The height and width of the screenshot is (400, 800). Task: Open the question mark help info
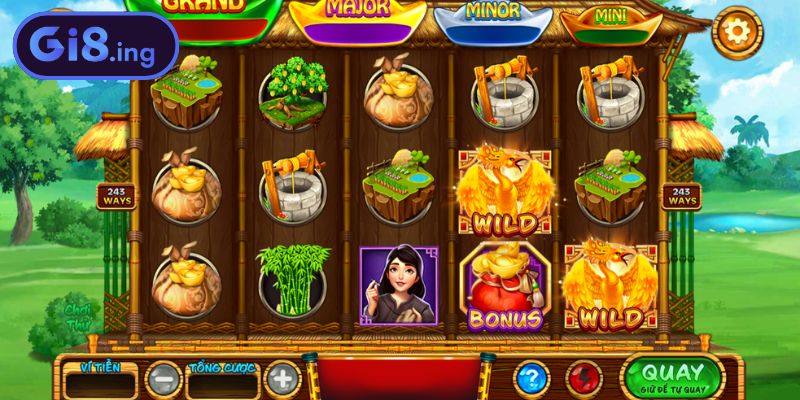click(x=531, y=379)
